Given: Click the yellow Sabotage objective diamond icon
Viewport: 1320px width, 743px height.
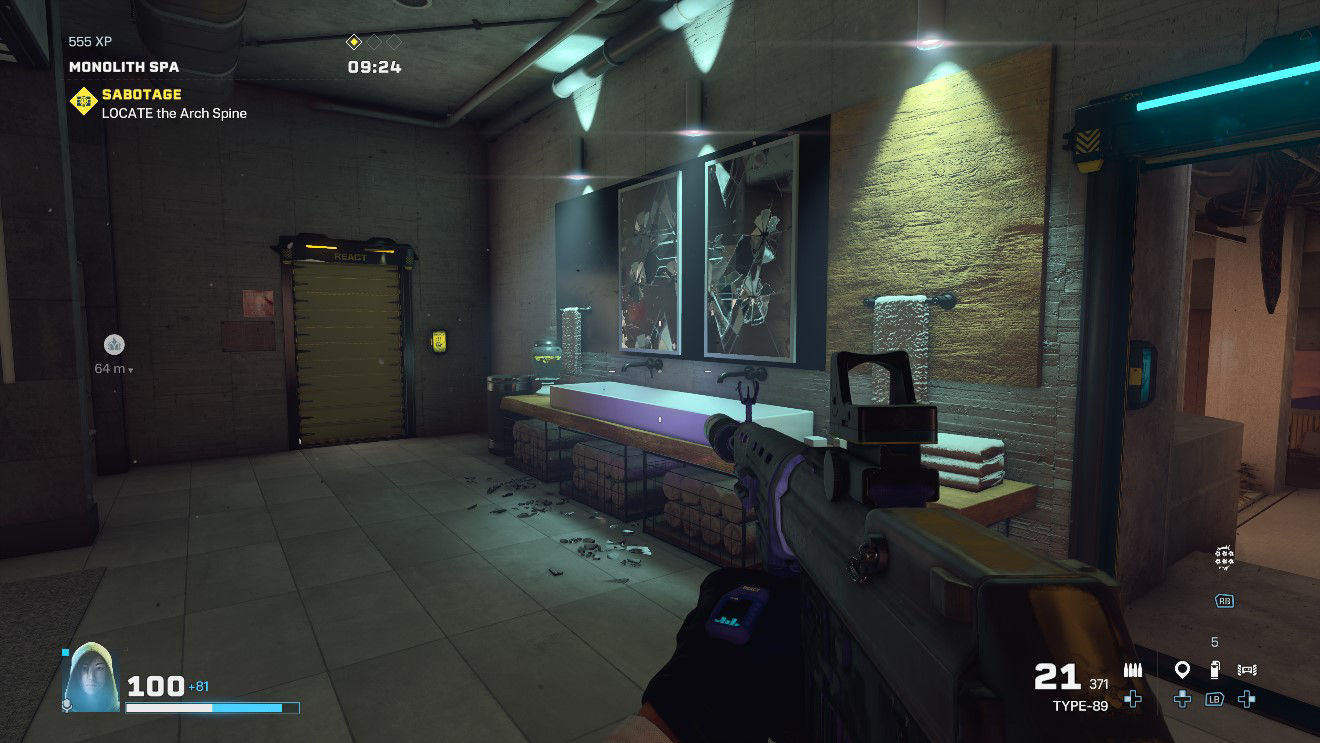Looking at the screenshot, I should point(82,102).
